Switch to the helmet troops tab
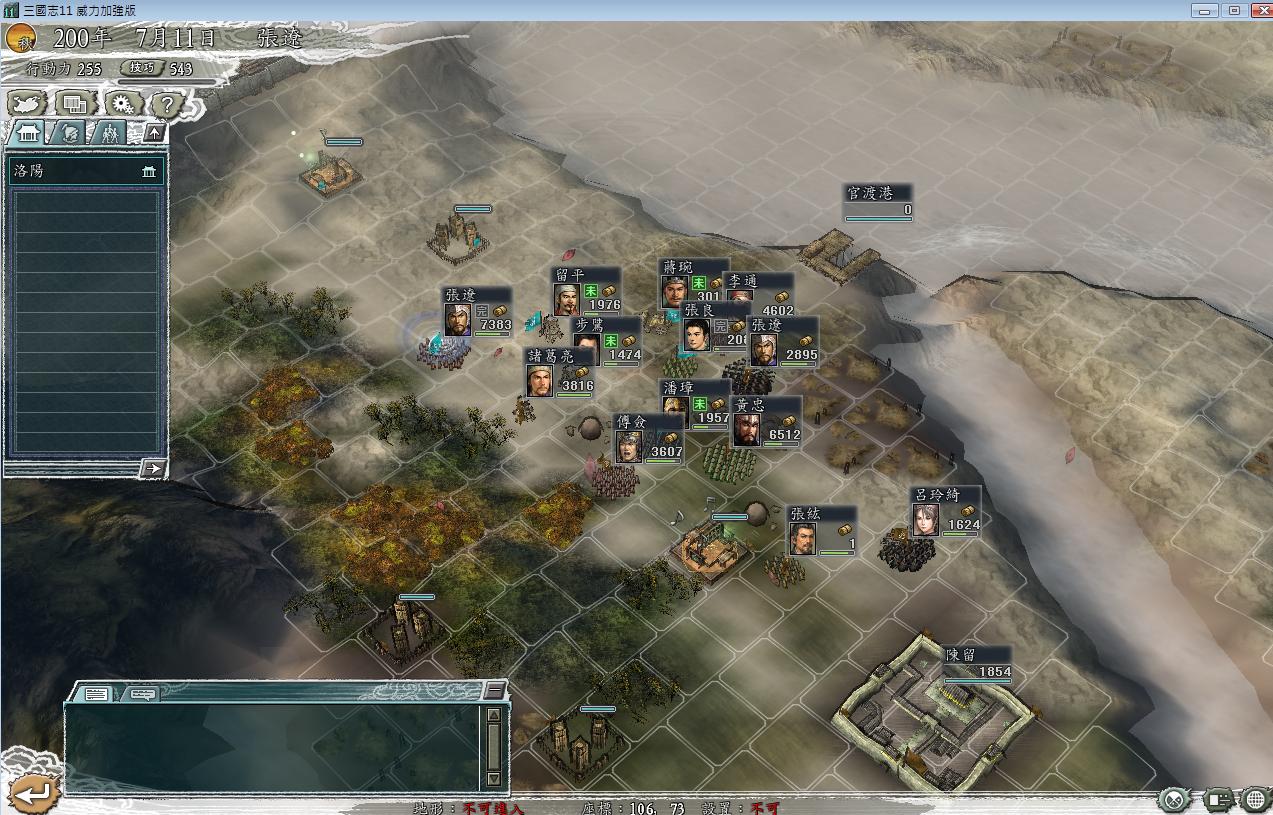The width and height of the screenshot is (1273, 815). 69,133
